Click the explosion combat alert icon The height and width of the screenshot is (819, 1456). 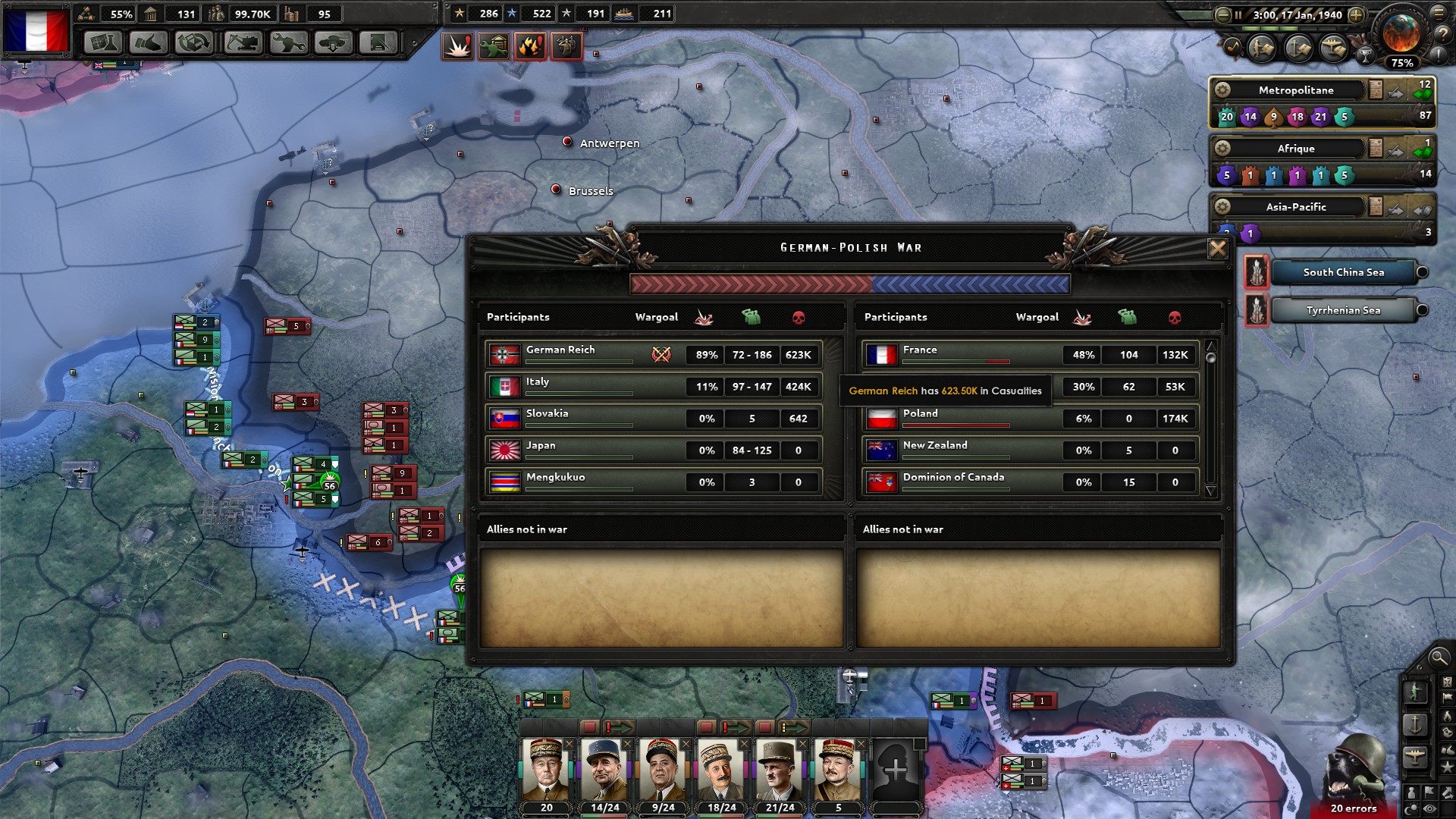[457, 46]
